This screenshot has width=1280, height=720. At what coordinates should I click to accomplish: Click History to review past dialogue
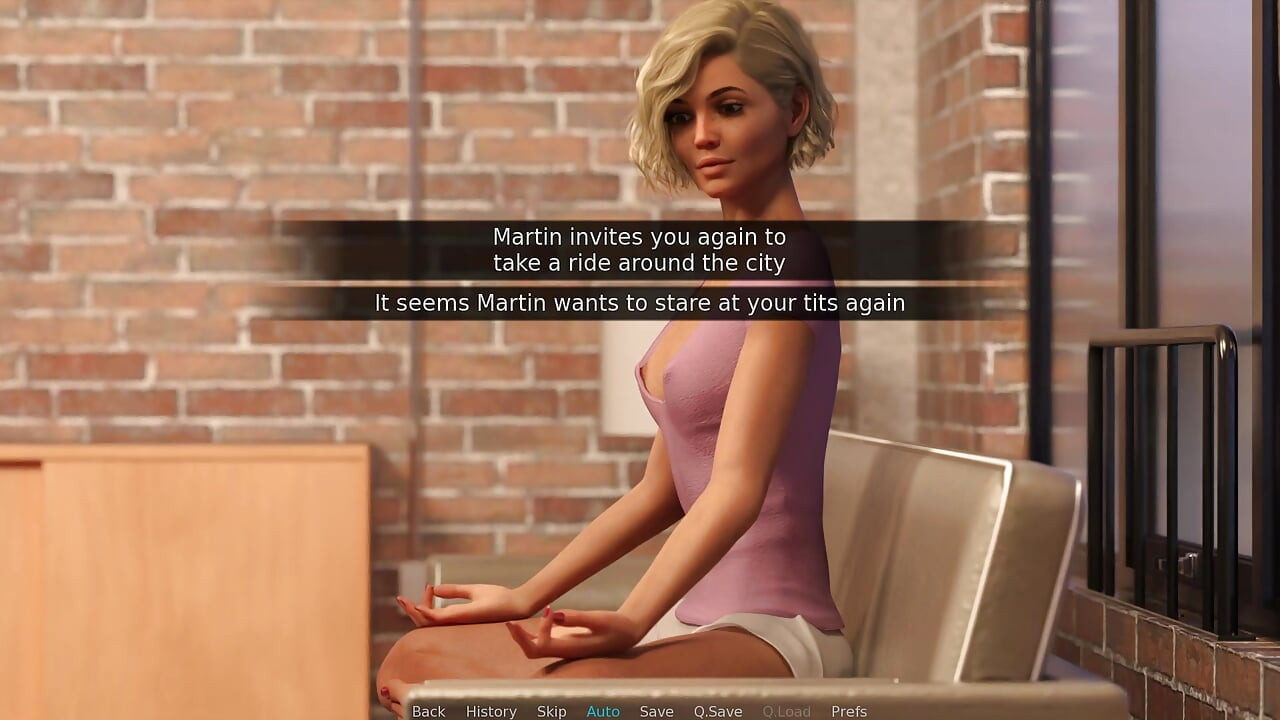tap(491, 711)
